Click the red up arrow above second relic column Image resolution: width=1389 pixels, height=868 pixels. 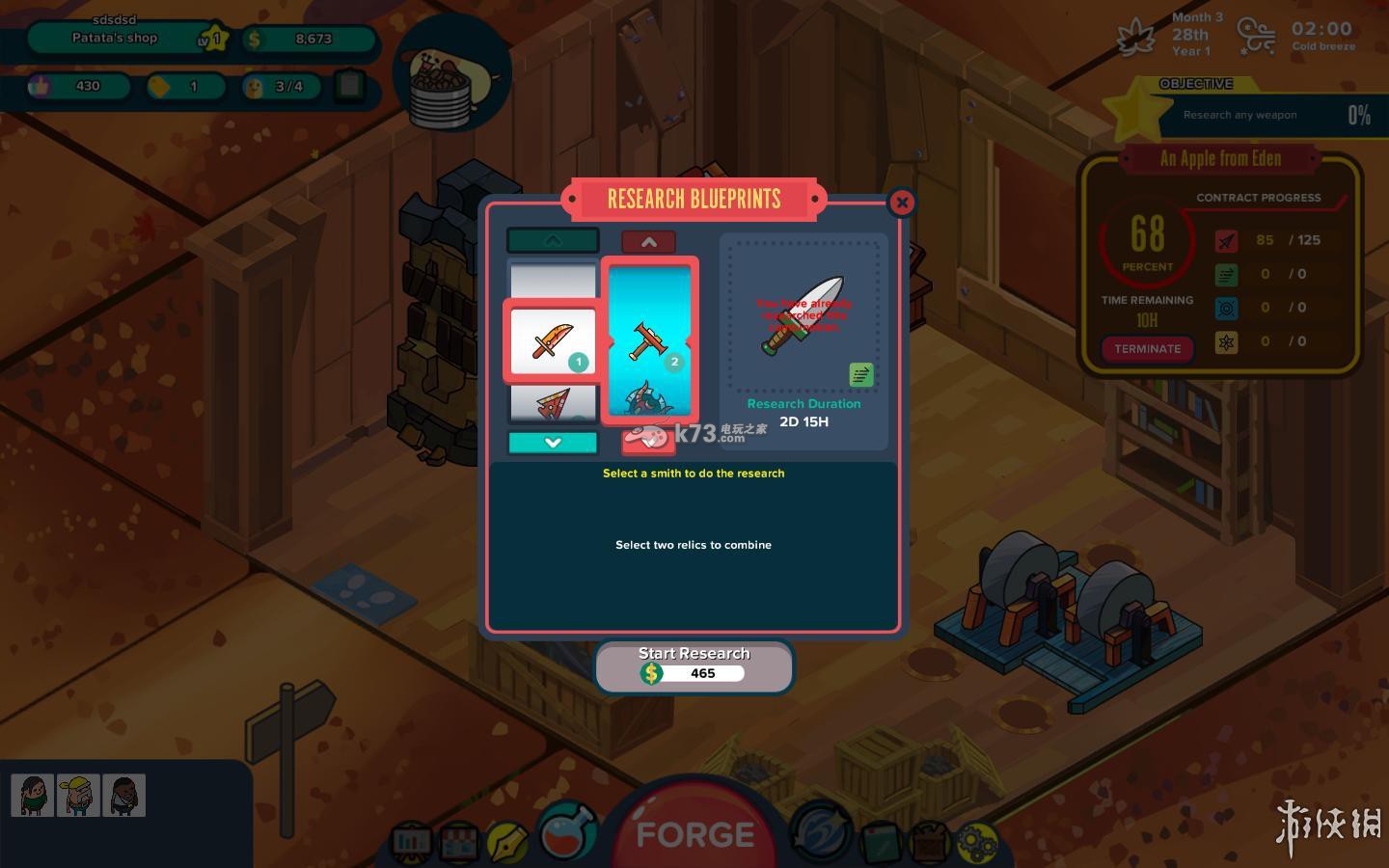648,242
